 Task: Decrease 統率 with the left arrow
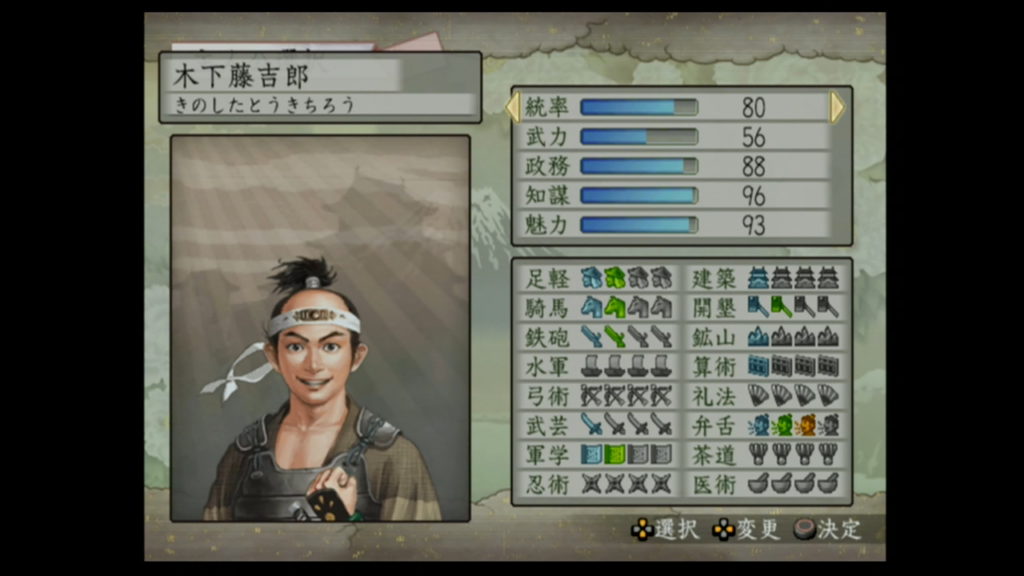(x=514, y=107)
